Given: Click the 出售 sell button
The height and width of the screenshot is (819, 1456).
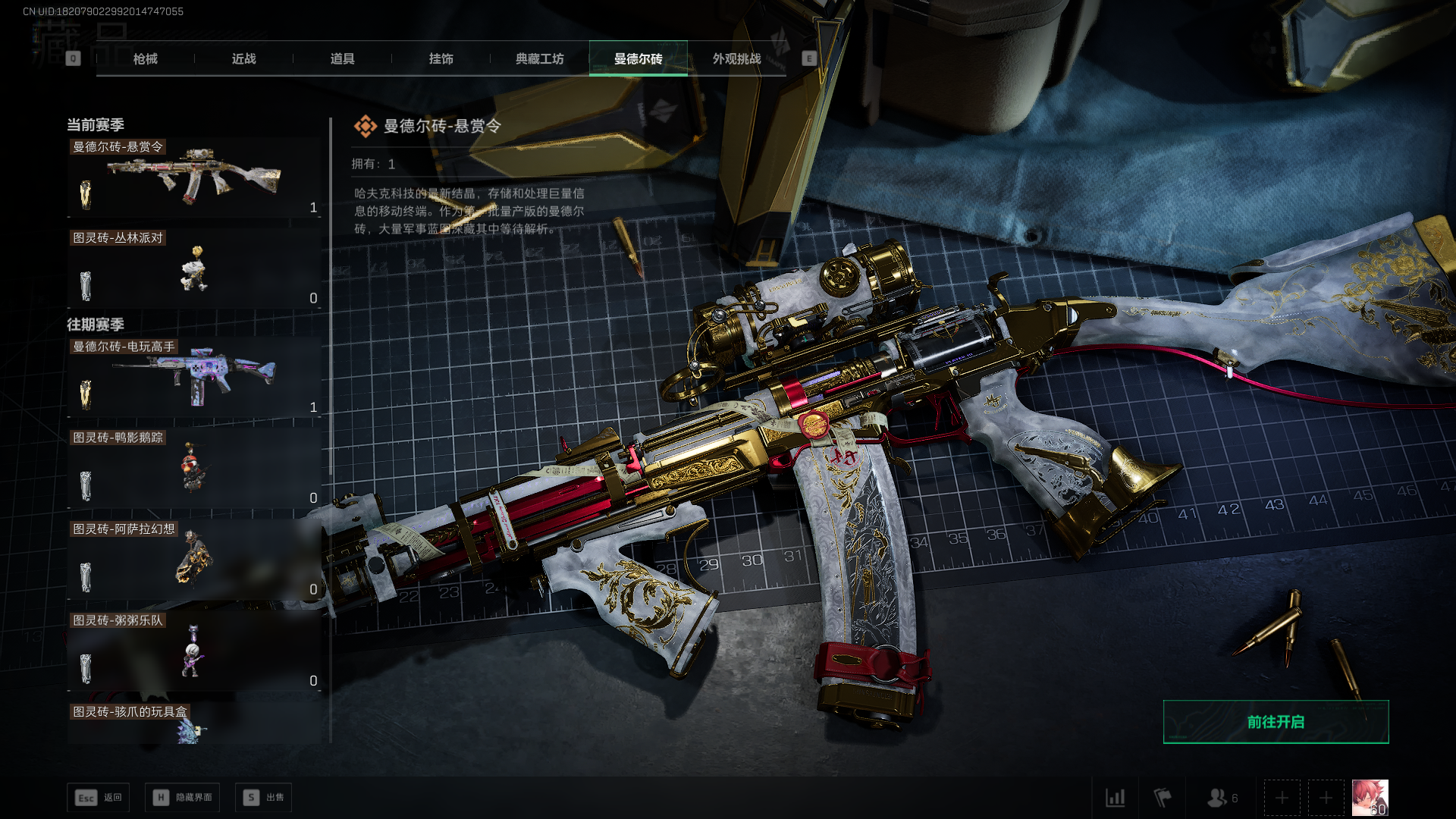Looking at the screenshot, I should pos(264,798).
